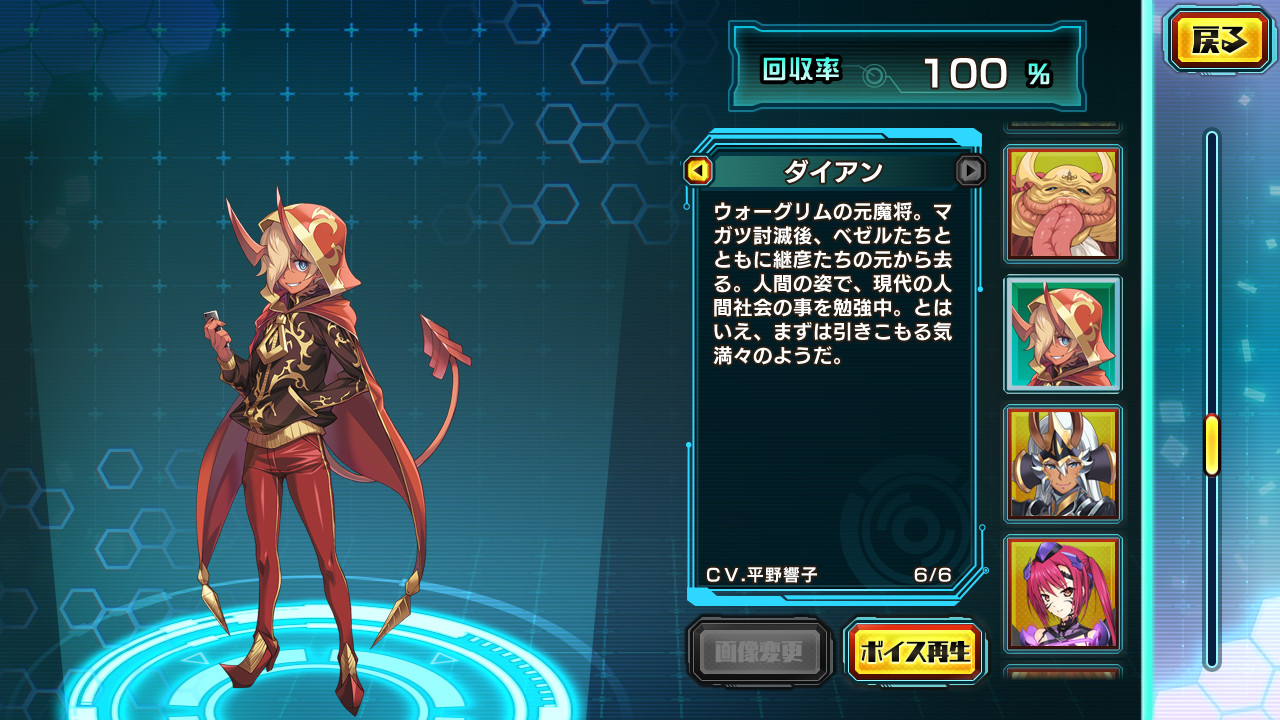
Task: Select the tan horned creature portrait
Action: pos(1063,203)
